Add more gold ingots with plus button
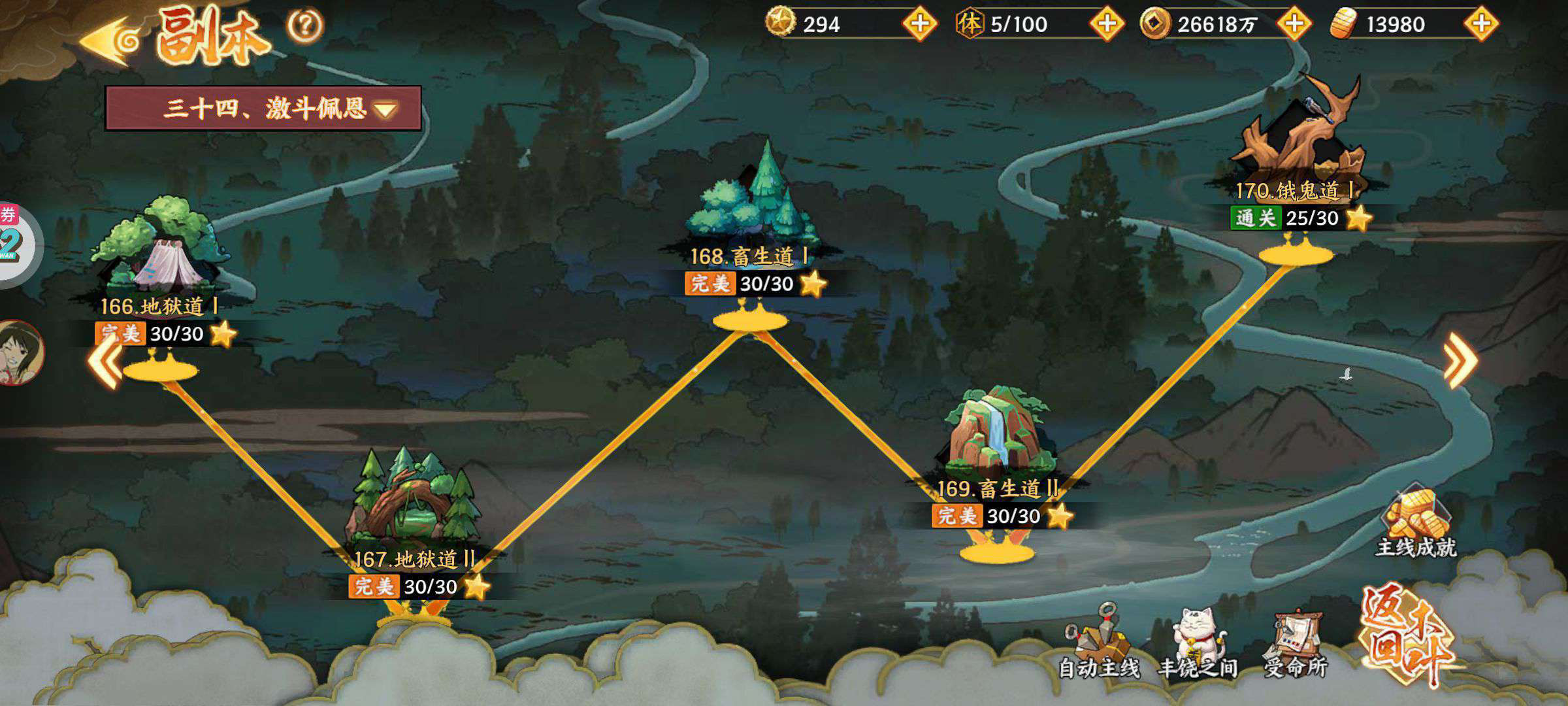 coord(1481,24)
